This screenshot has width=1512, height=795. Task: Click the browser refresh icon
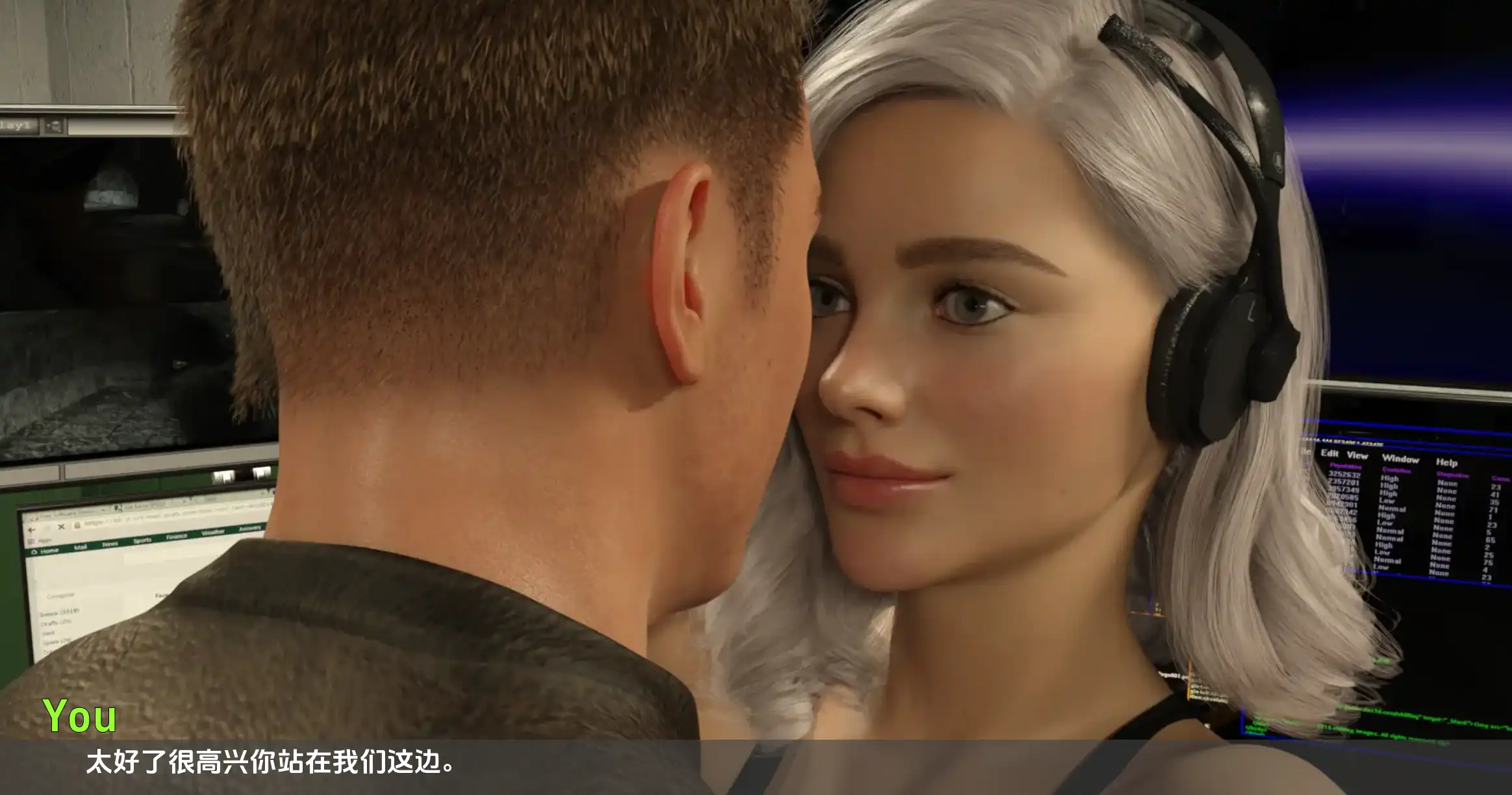pos(47,527)
